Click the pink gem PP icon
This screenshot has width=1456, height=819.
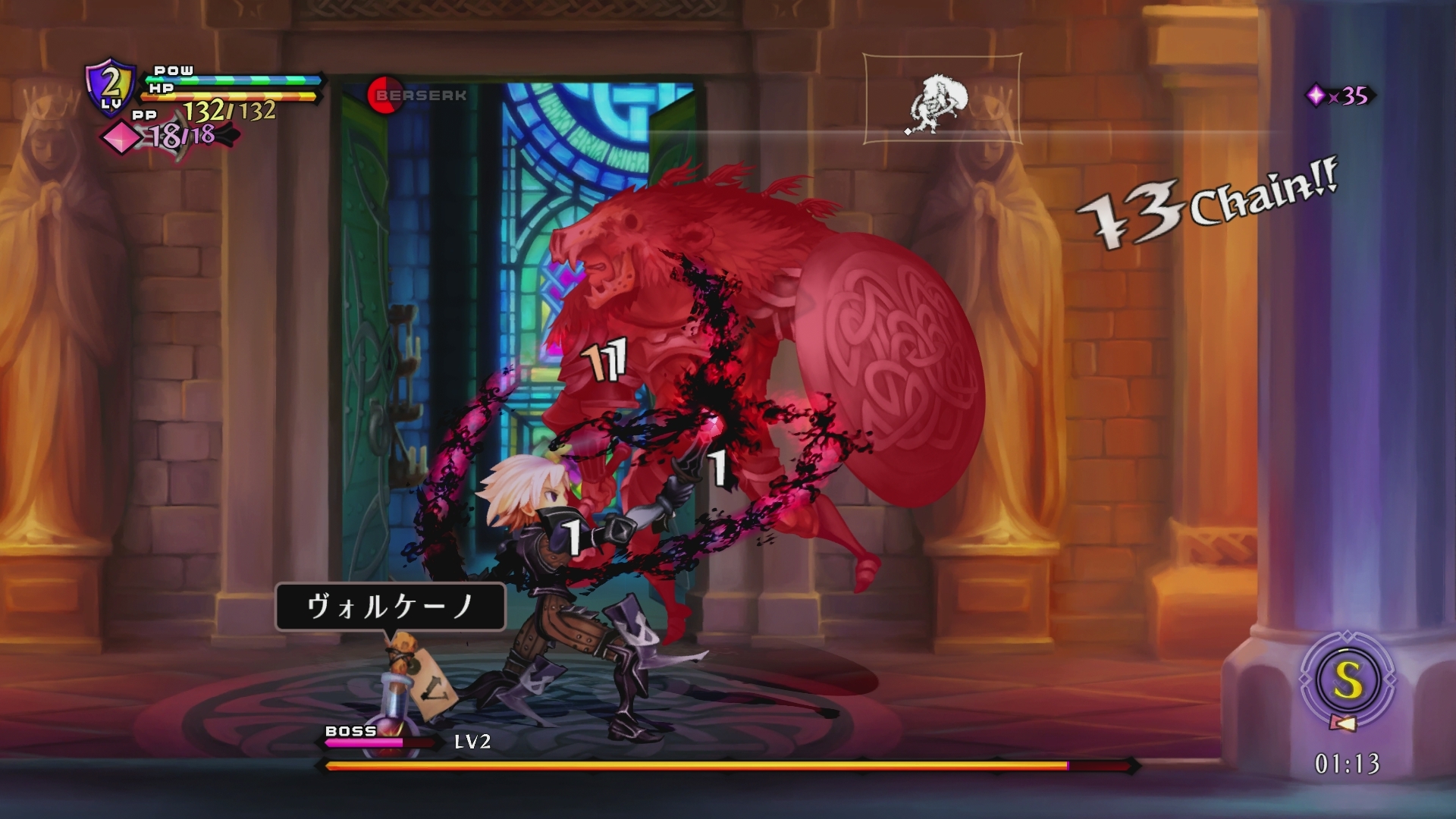click(119, 137)
